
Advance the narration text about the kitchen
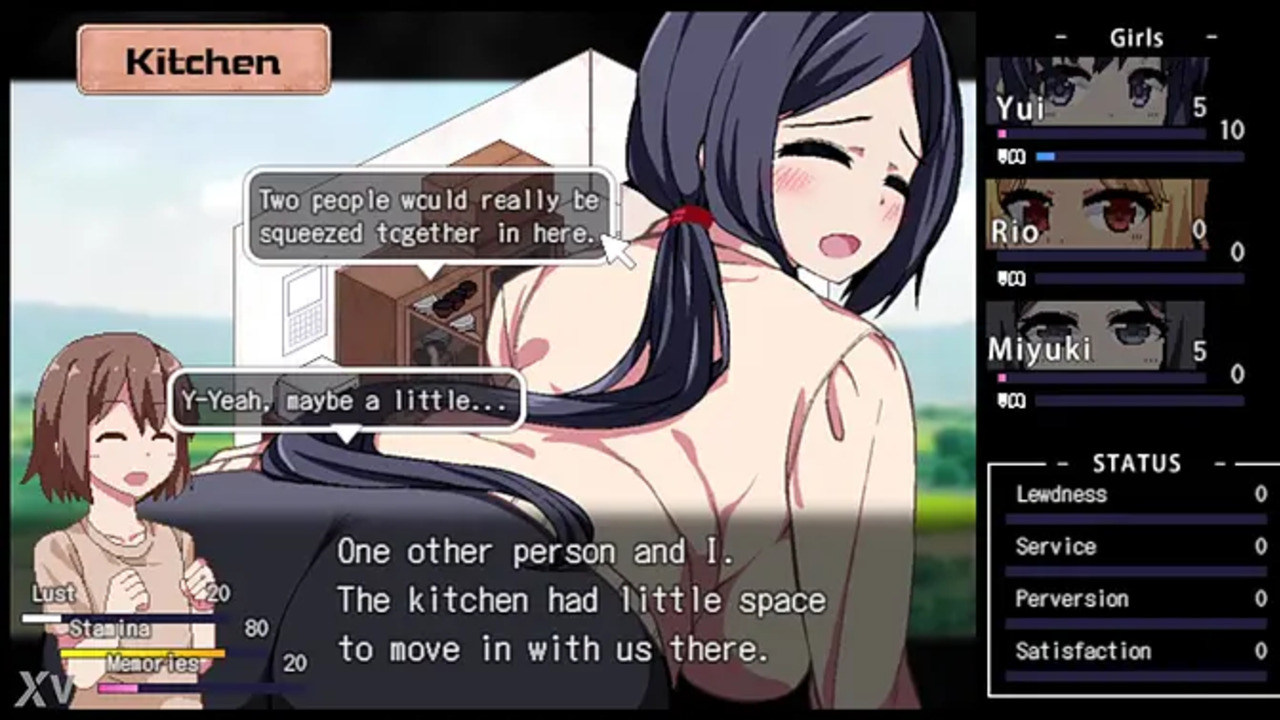tap(580, 600)
